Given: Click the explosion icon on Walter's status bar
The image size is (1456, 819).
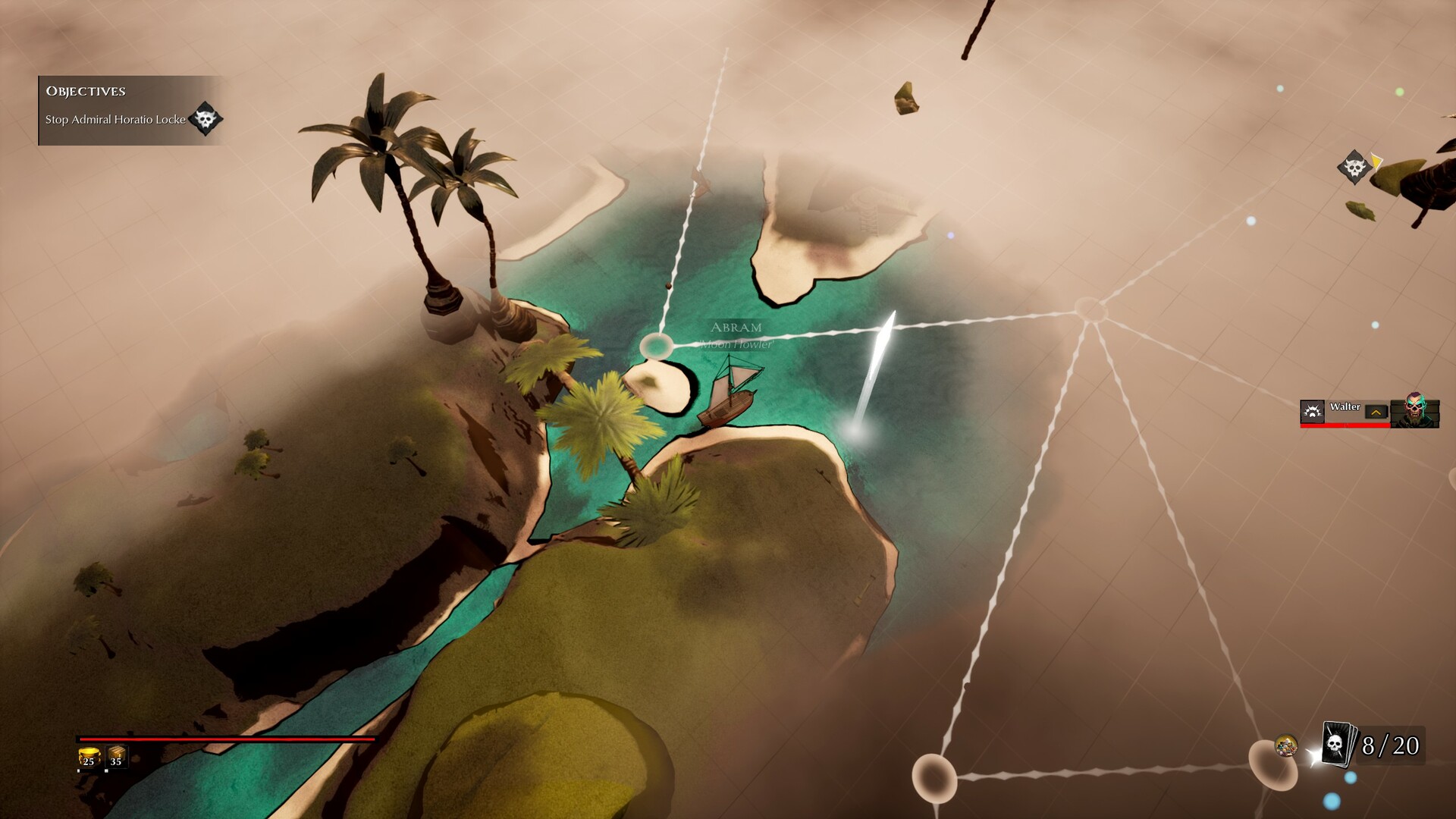Looking at the screenshot, I should pos(1313,413).
